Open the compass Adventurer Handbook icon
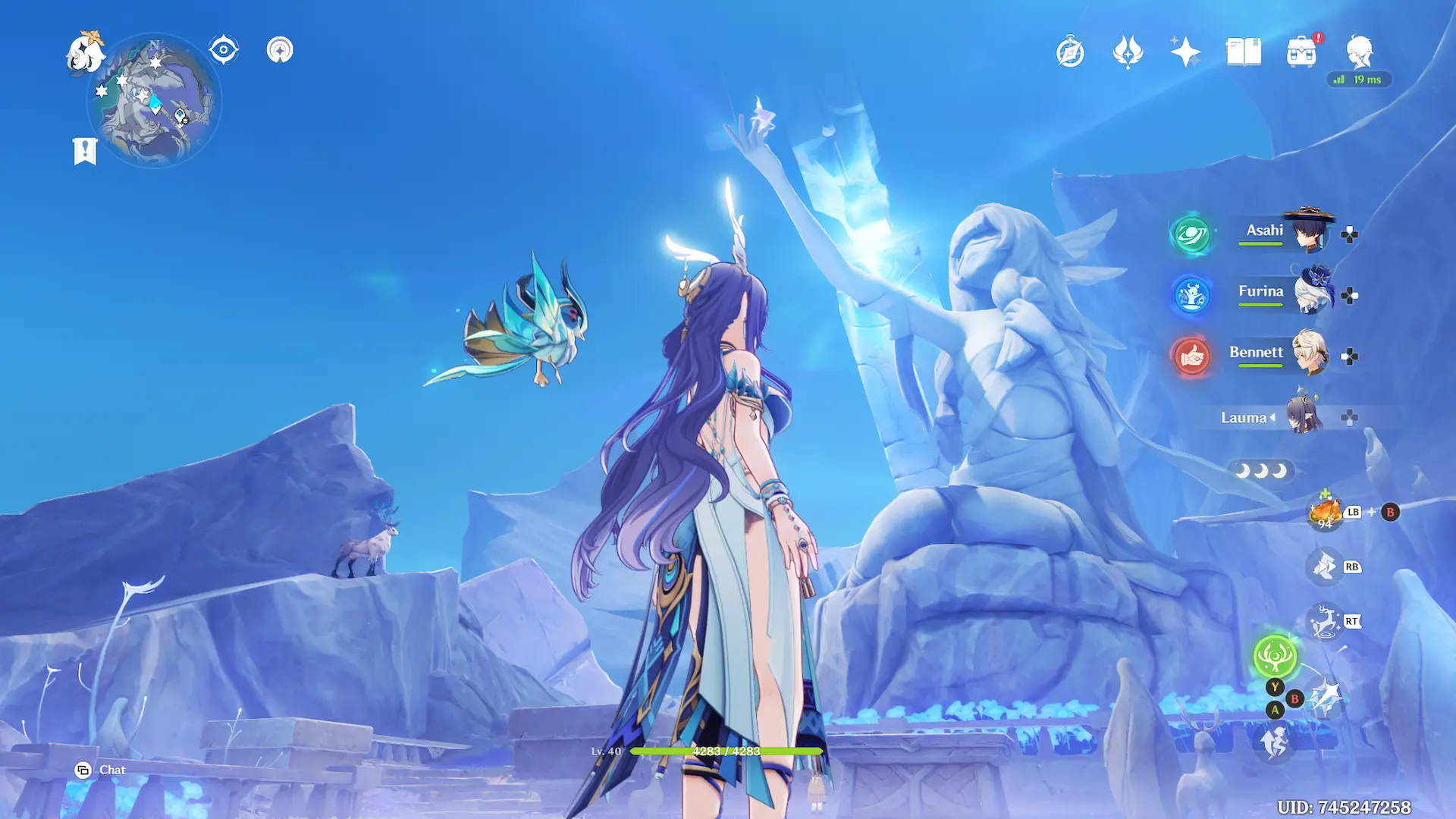The width and height of the screenshot is (1456, 819). [x=1070, y=52]
